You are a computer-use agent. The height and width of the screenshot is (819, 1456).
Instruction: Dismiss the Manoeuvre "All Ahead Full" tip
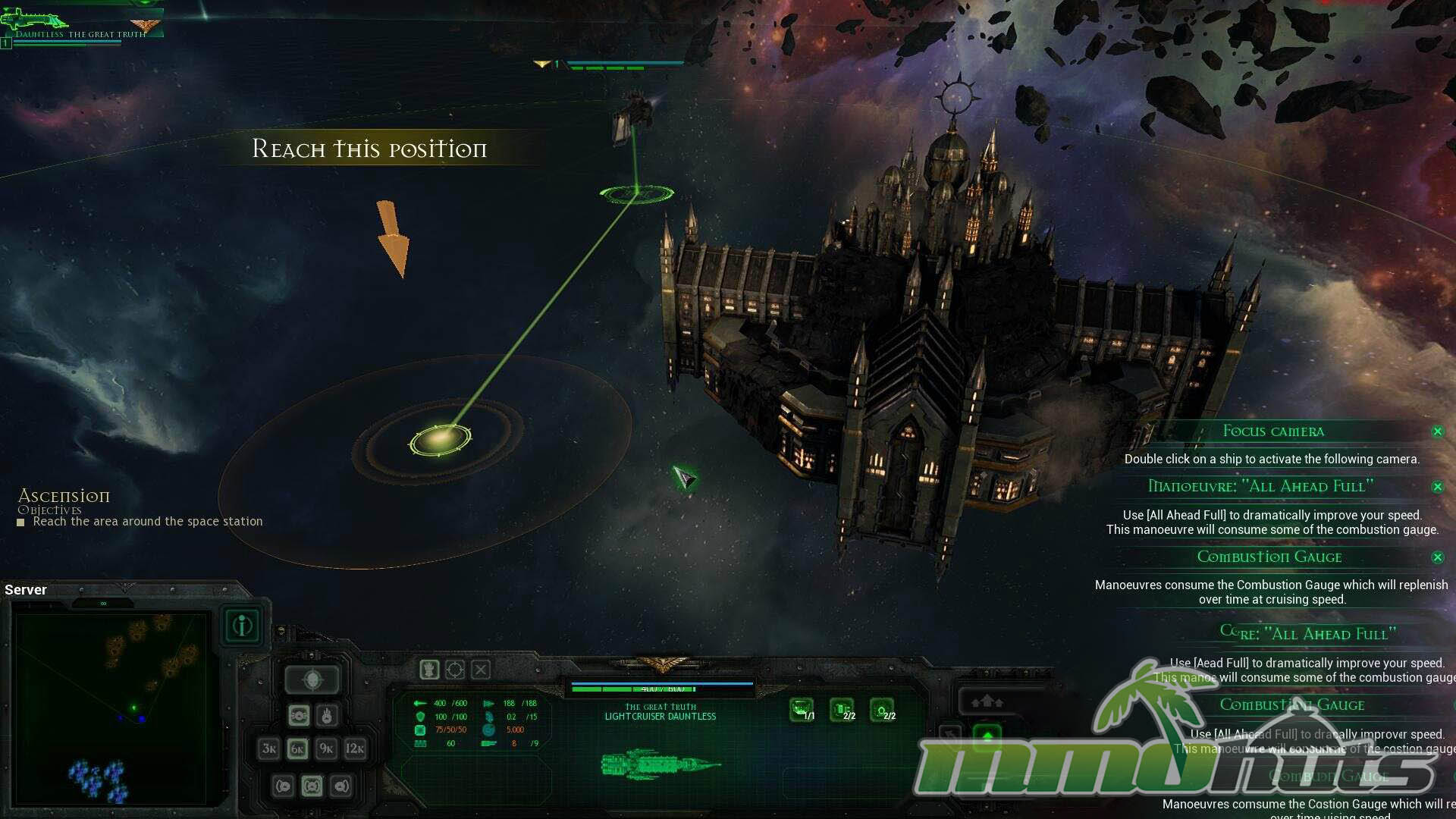click(1437, 487)
